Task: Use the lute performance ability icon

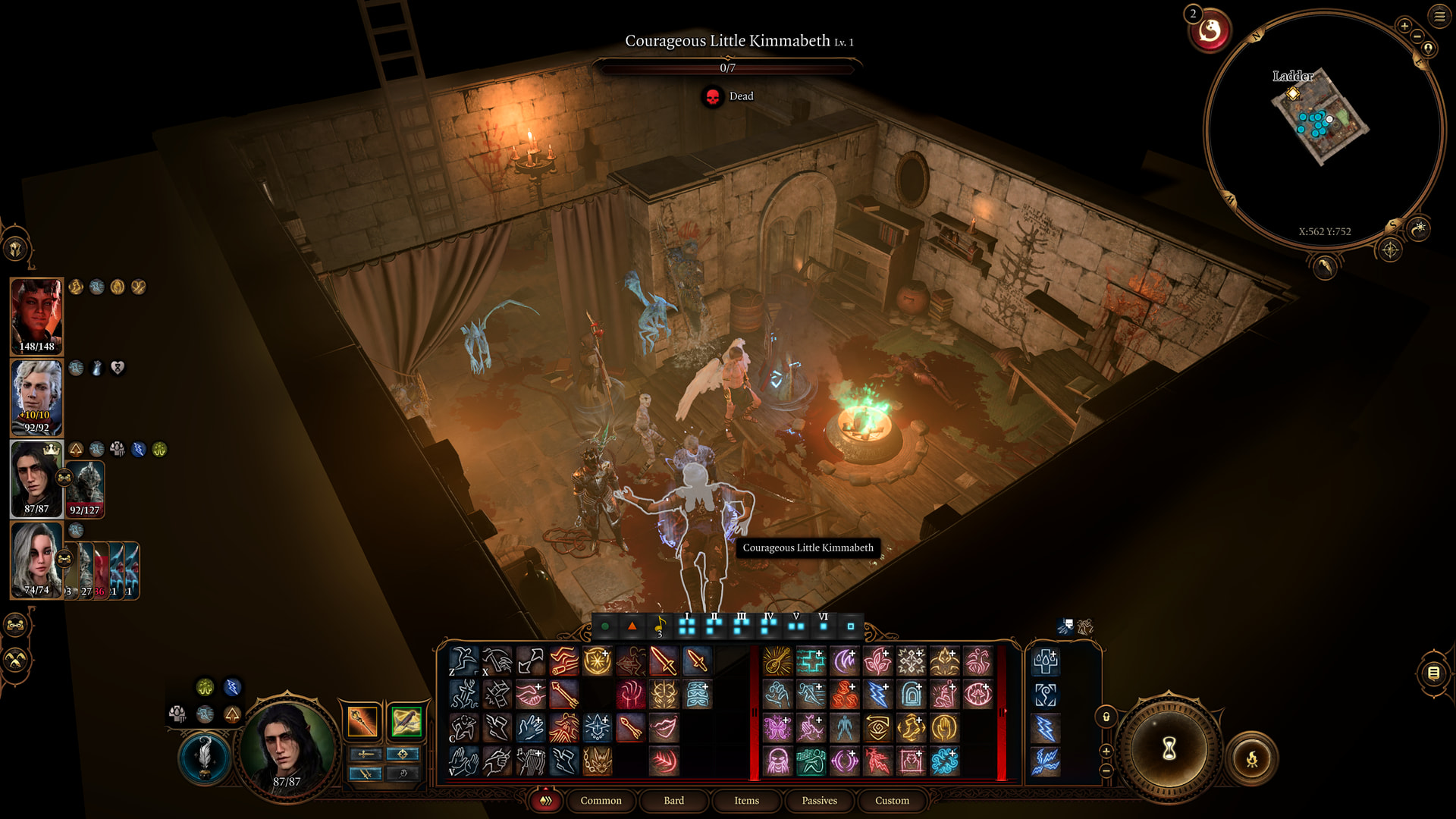Action: pos(777,661)
